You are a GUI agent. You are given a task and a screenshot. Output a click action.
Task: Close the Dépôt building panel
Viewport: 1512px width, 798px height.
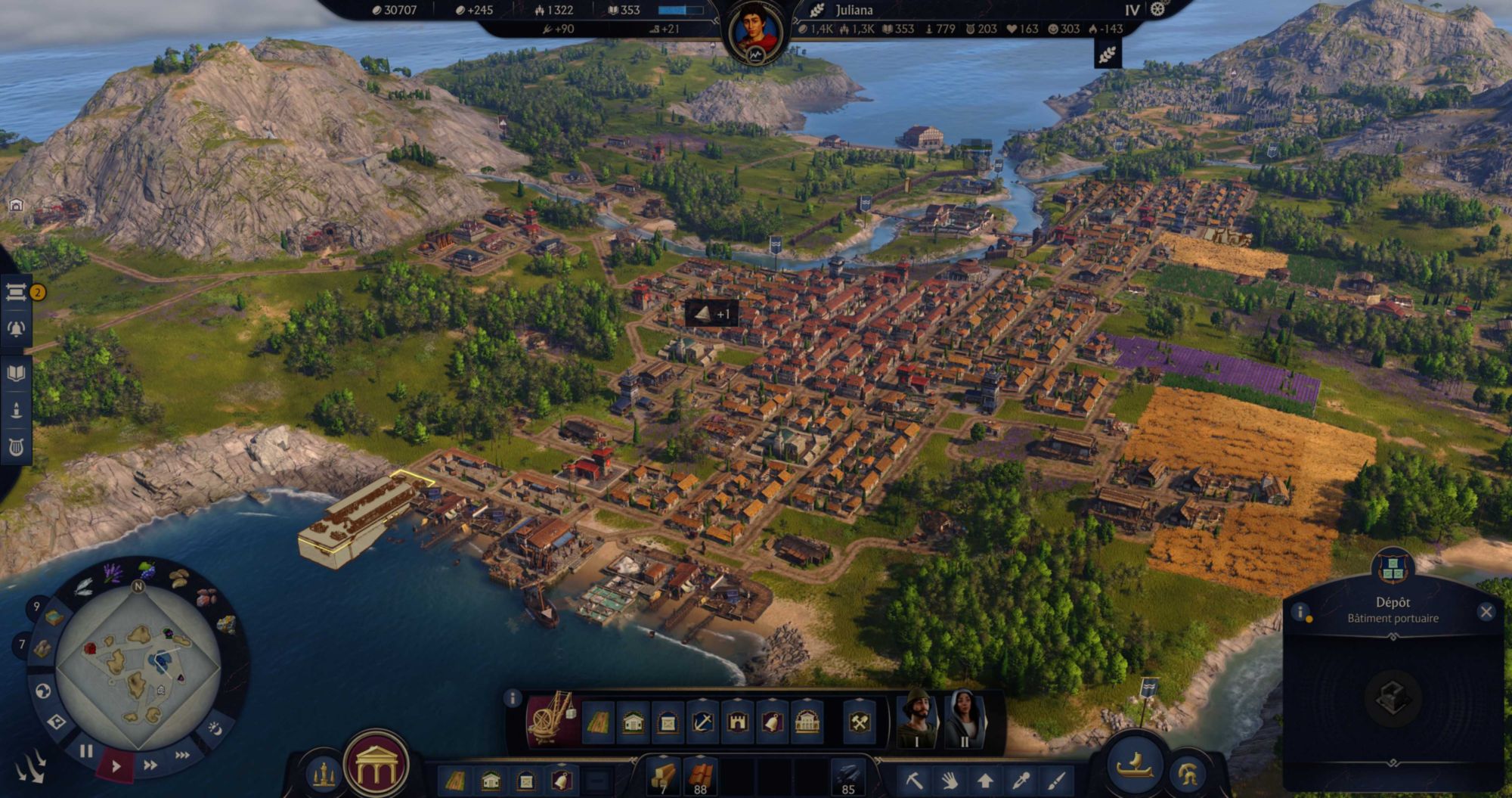(1486, 612)
